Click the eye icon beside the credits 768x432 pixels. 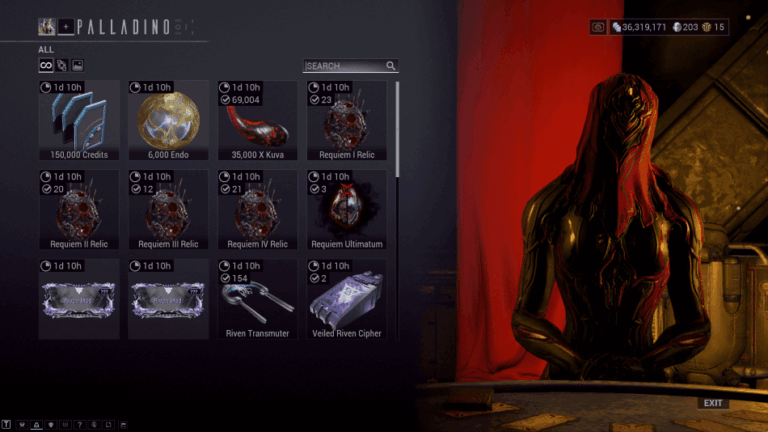(598, 27)
